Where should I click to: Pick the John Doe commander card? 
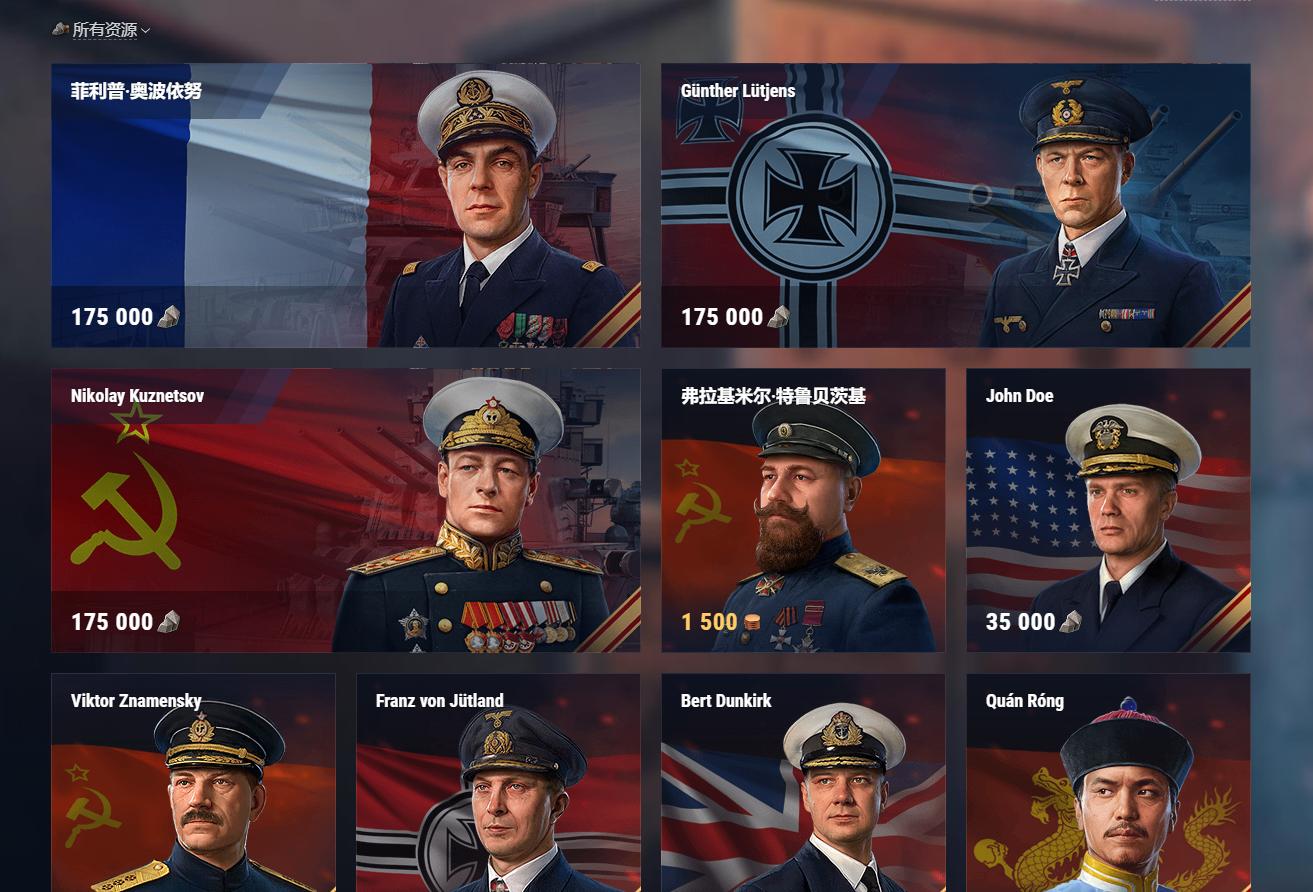(1108, 510)
